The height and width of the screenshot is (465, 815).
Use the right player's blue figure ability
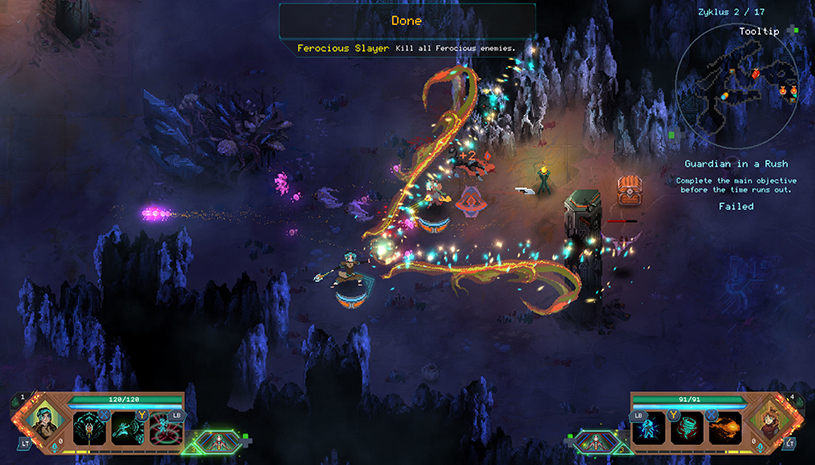(650, 428)
